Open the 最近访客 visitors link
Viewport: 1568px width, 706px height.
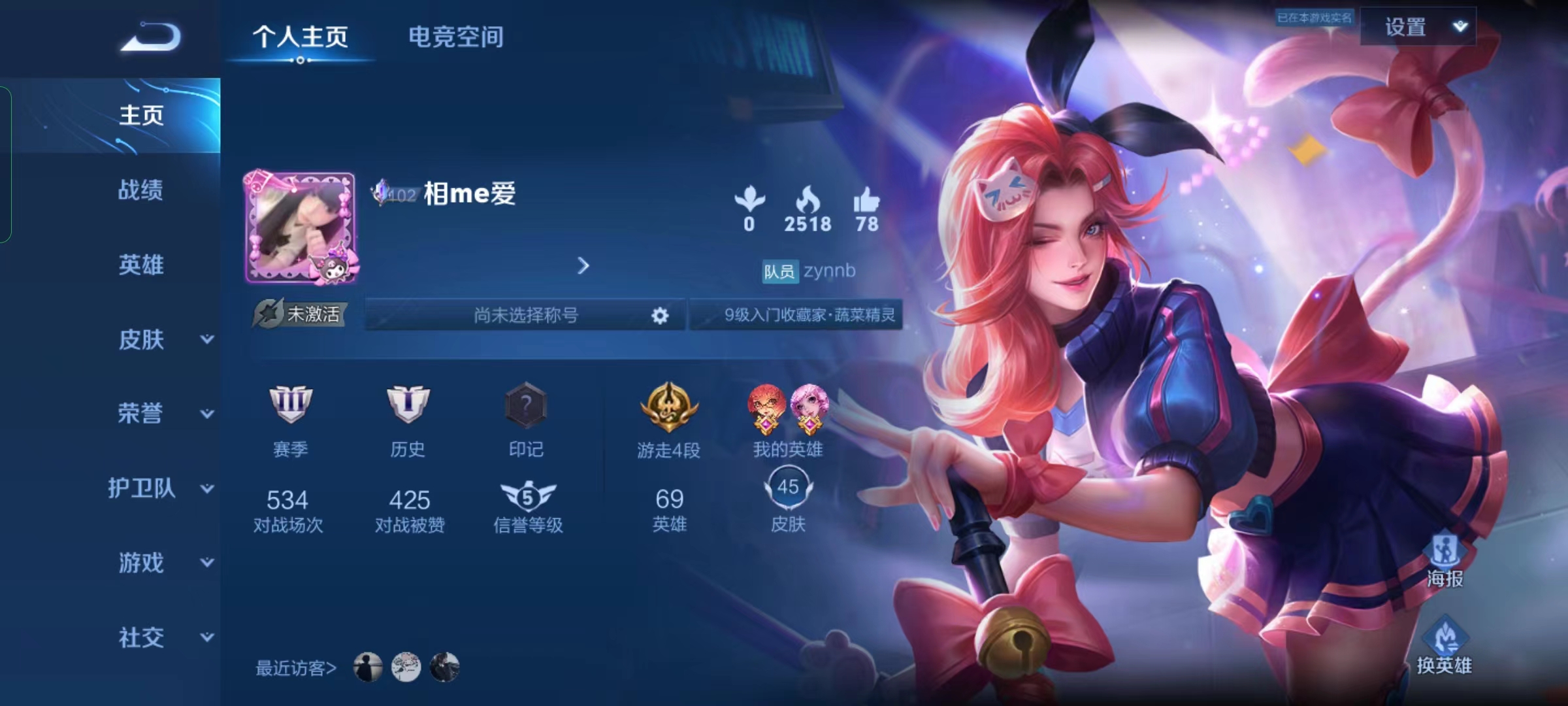[x=295, y=667]
